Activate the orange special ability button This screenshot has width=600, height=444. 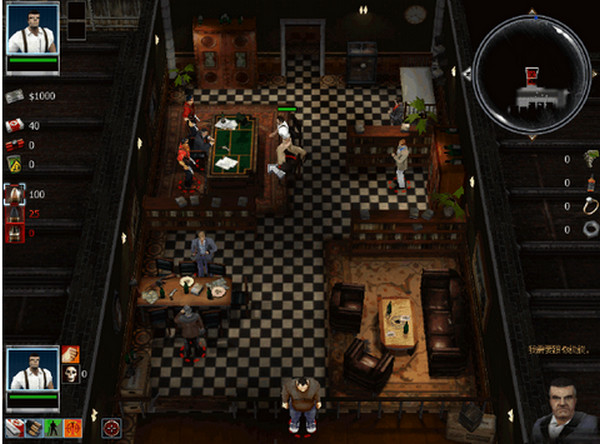(74, 427)
